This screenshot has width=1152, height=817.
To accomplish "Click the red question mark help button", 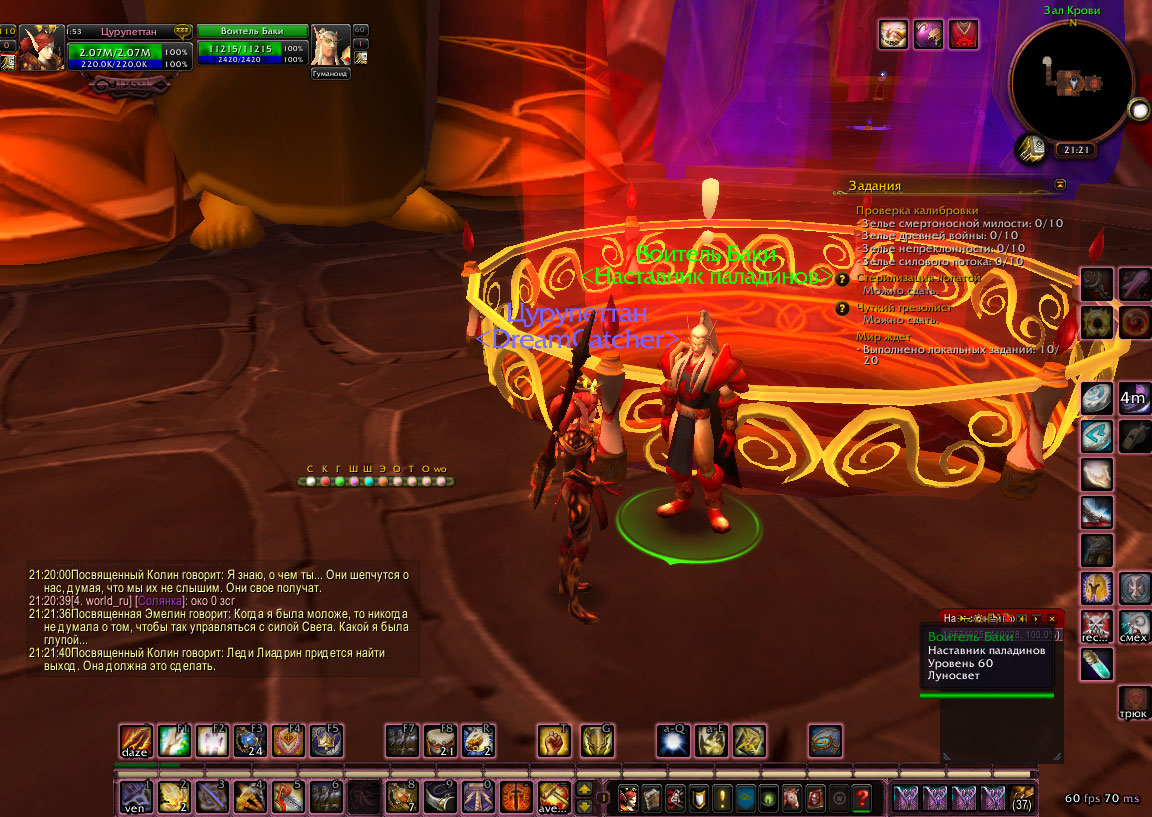I will click(x=862, y=798).
